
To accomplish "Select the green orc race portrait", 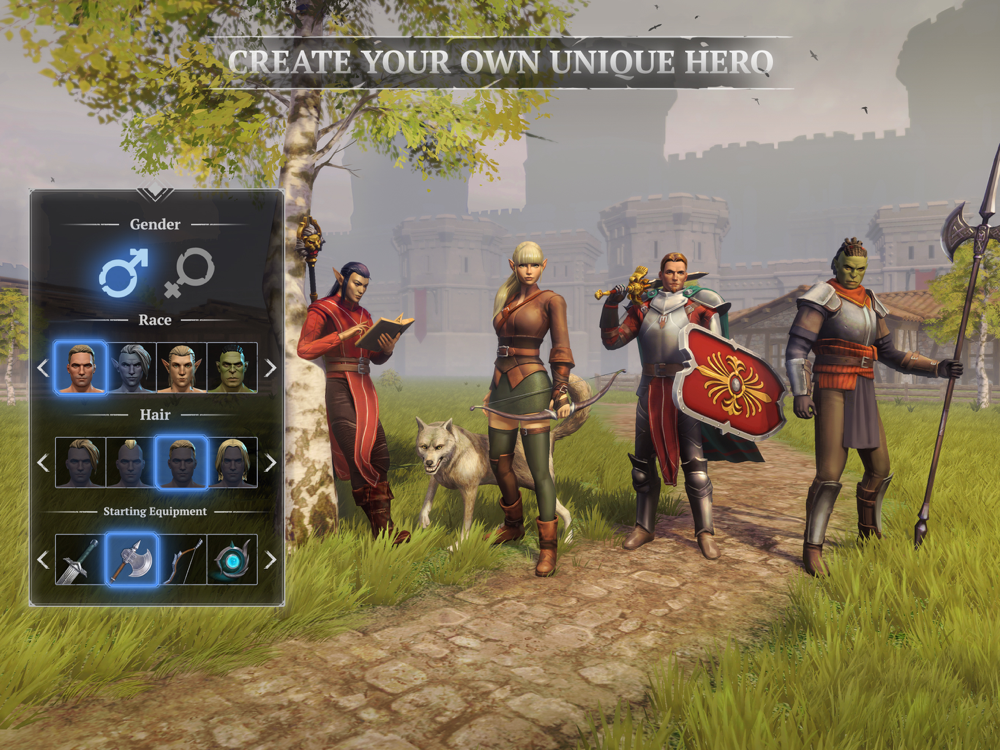I will [232, 367].
